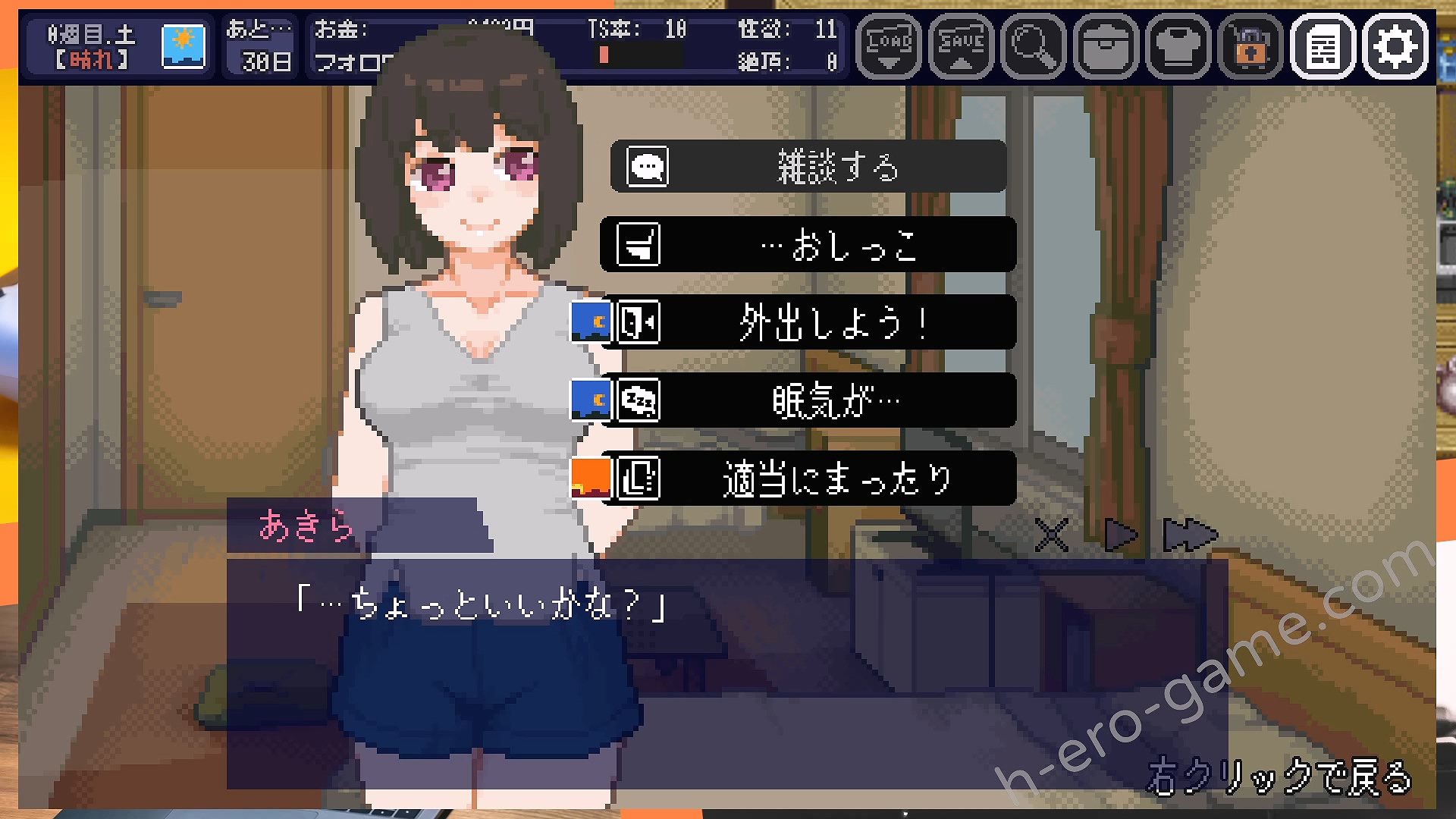Open the SAVE game button
This screenshot has width=1456, height=819.
[961, 46]
